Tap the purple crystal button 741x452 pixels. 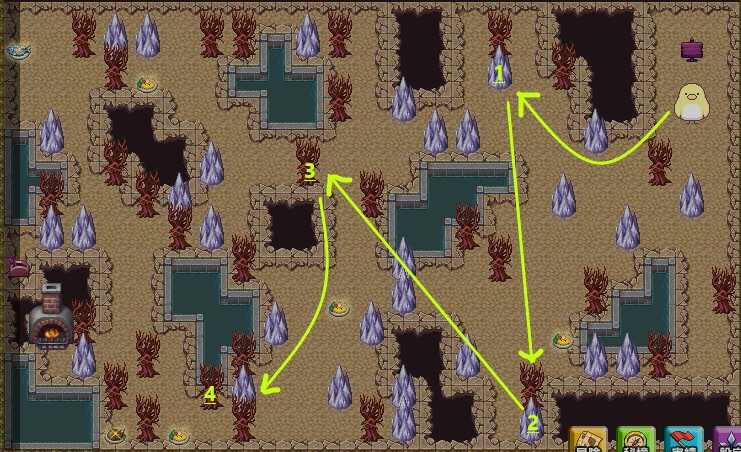click(x=729, y=441)
